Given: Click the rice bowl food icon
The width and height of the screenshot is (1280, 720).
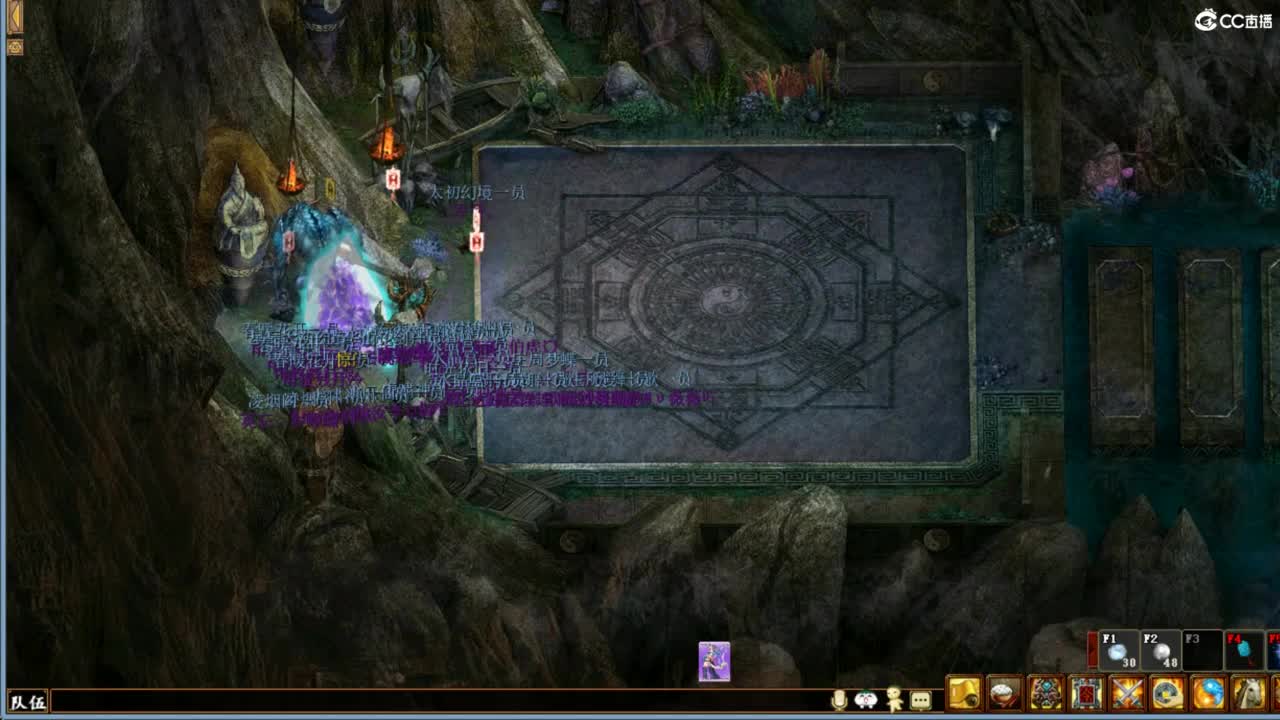Looking at the screenshot, I should click(x=1003, y=693).
